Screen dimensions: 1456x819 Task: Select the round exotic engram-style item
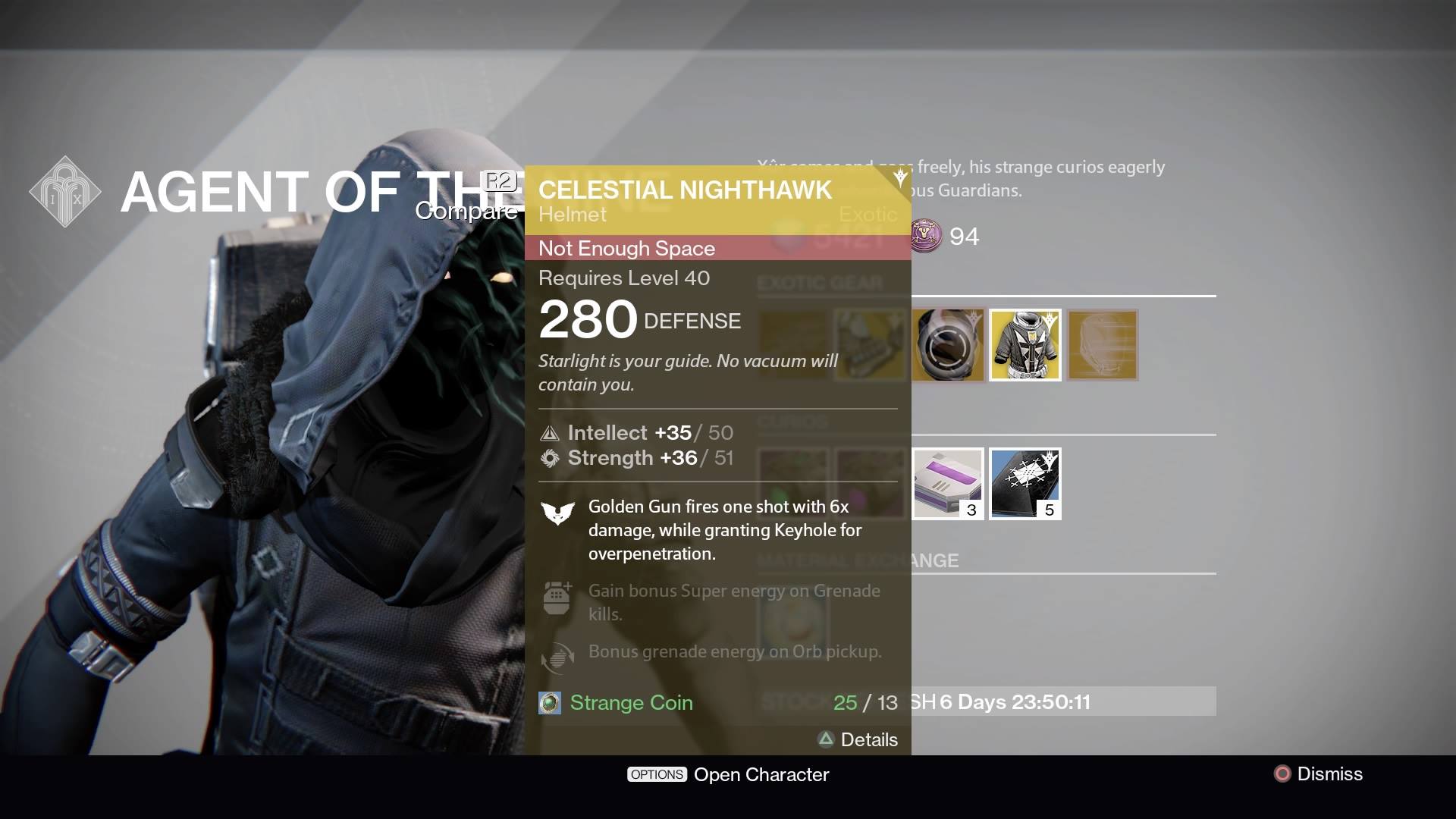pyautogui.click(x=946, y=345)
